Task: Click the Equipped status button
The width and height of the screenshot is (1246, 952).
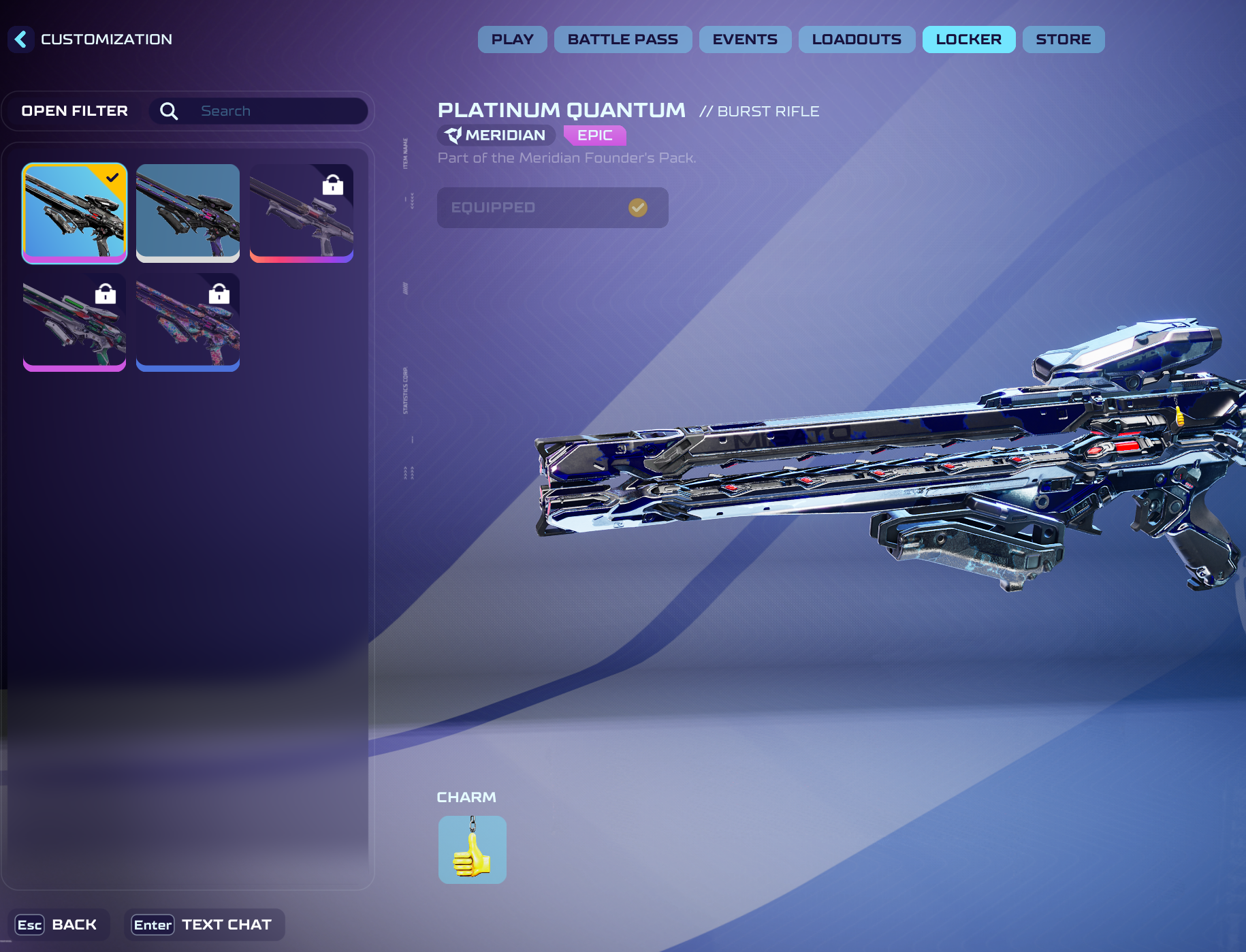Action: coord(552,208)
